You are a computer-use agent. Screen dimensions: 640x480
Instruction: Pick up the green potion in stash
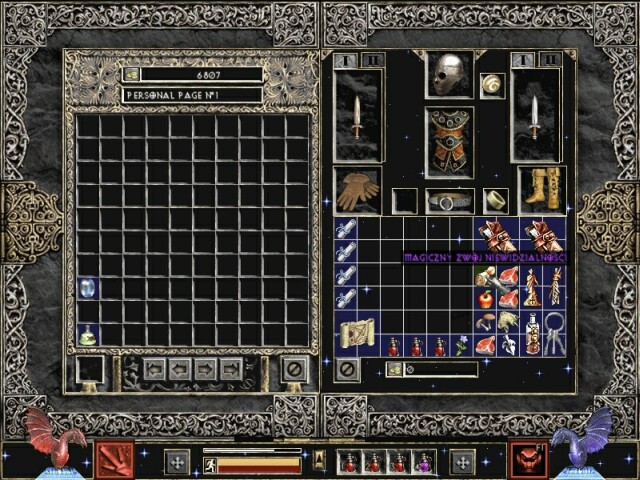pyautogui.click(x=87, y=335)
